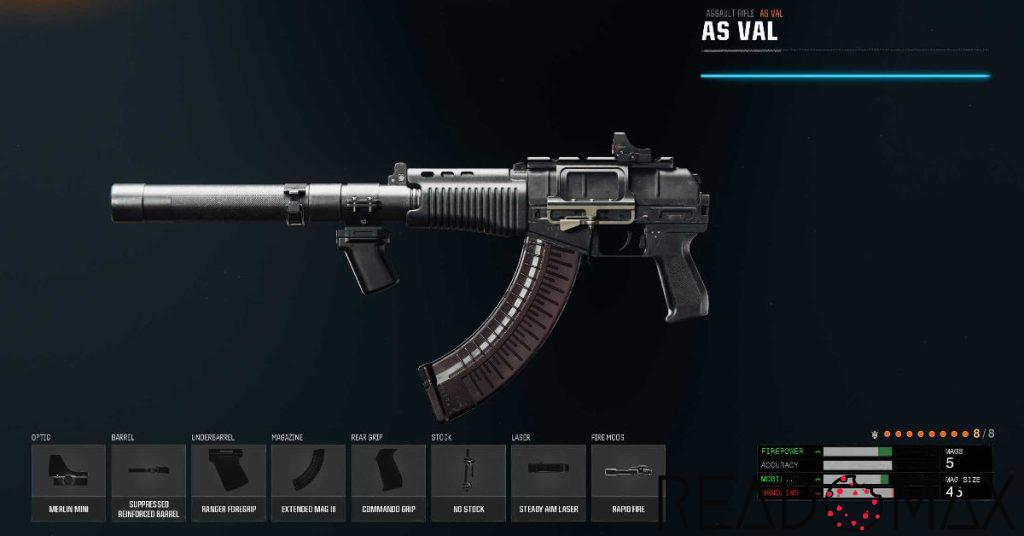The height and width of the screenshot is (536, 1024).
Task: Open the Rapid Fire fire mods slot
Action: coord(628,482)
